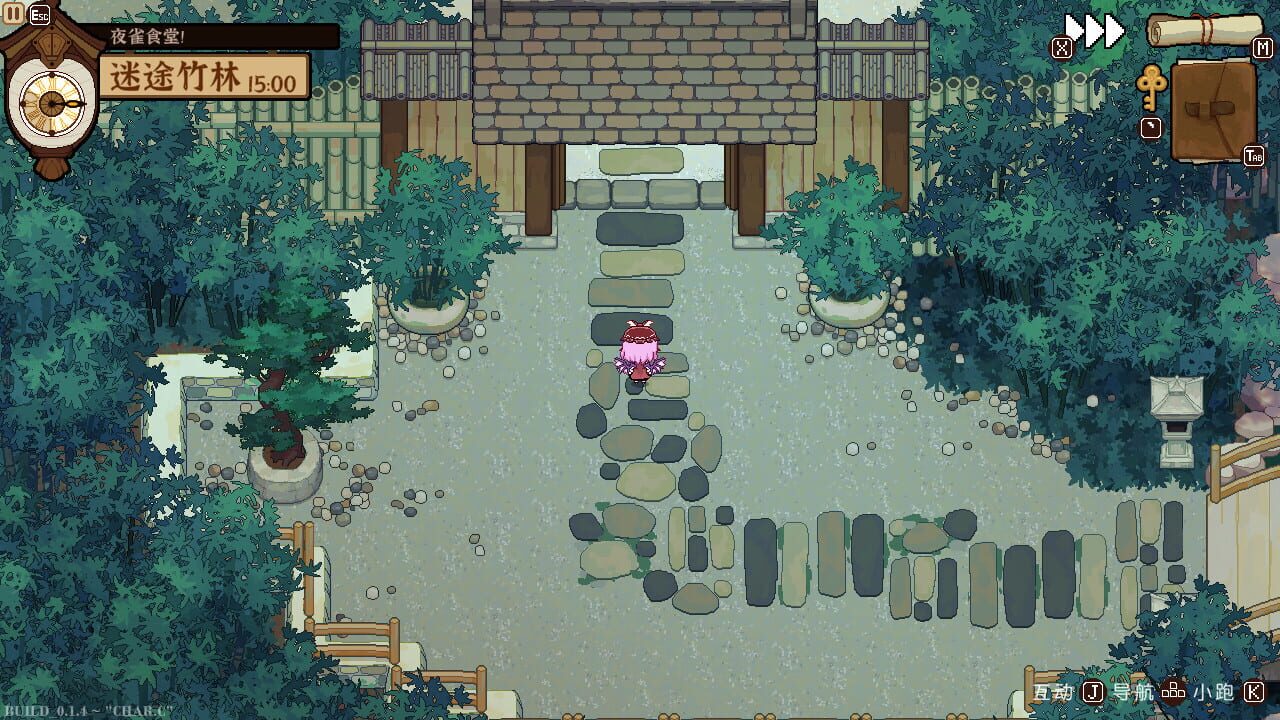Click the [M] key badge on the scroll

pos(1262,47)
